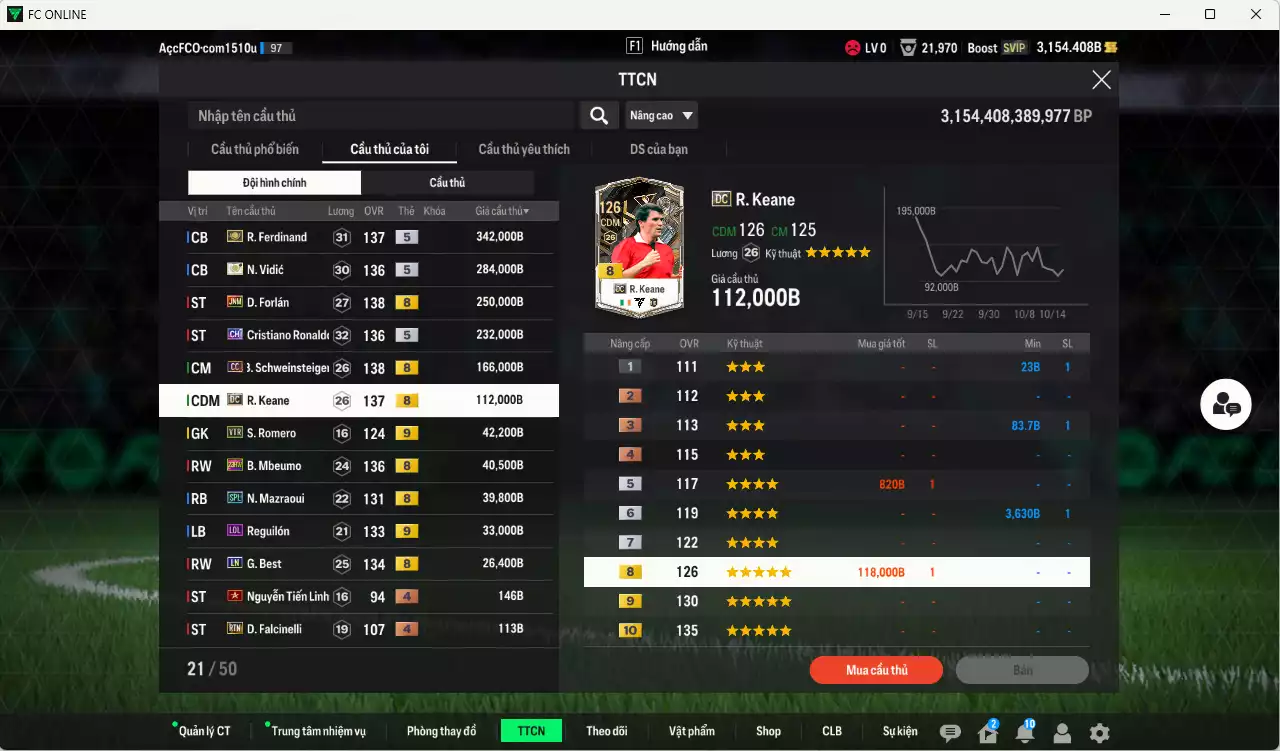This screenshot has height=751, width=1280.
Task: Expand the OVR column sort options
Action: [x=373, y=210]
